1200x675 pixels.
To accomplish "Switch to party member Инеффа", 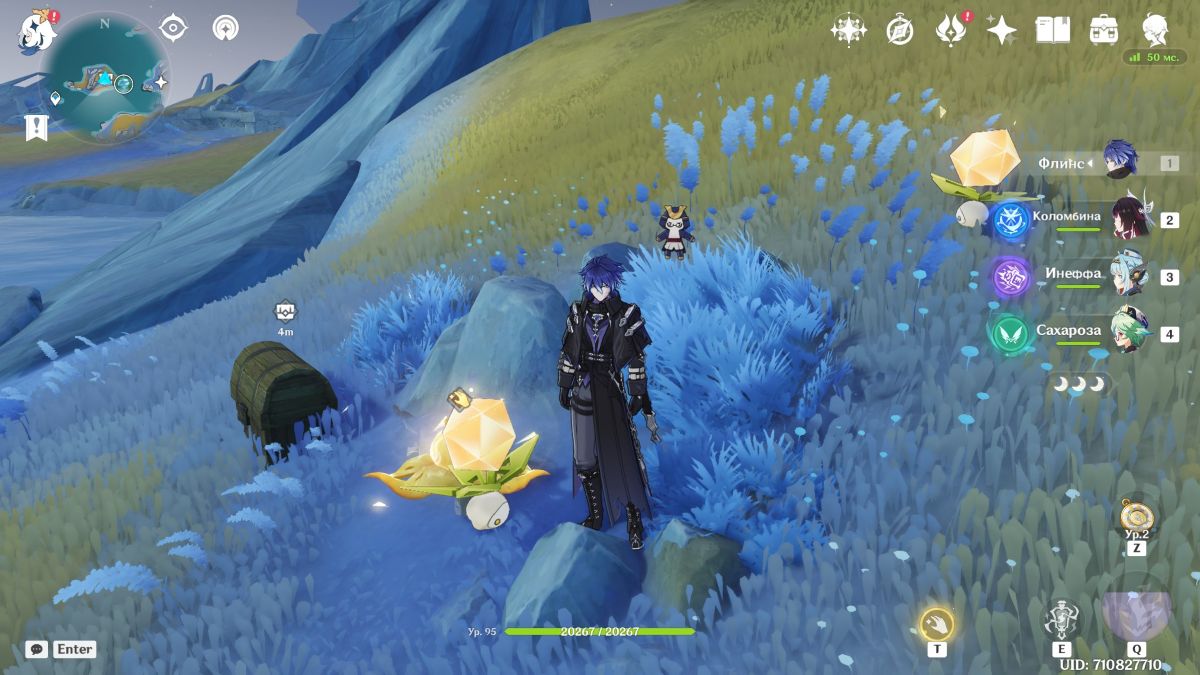I will coord(1130,276).
